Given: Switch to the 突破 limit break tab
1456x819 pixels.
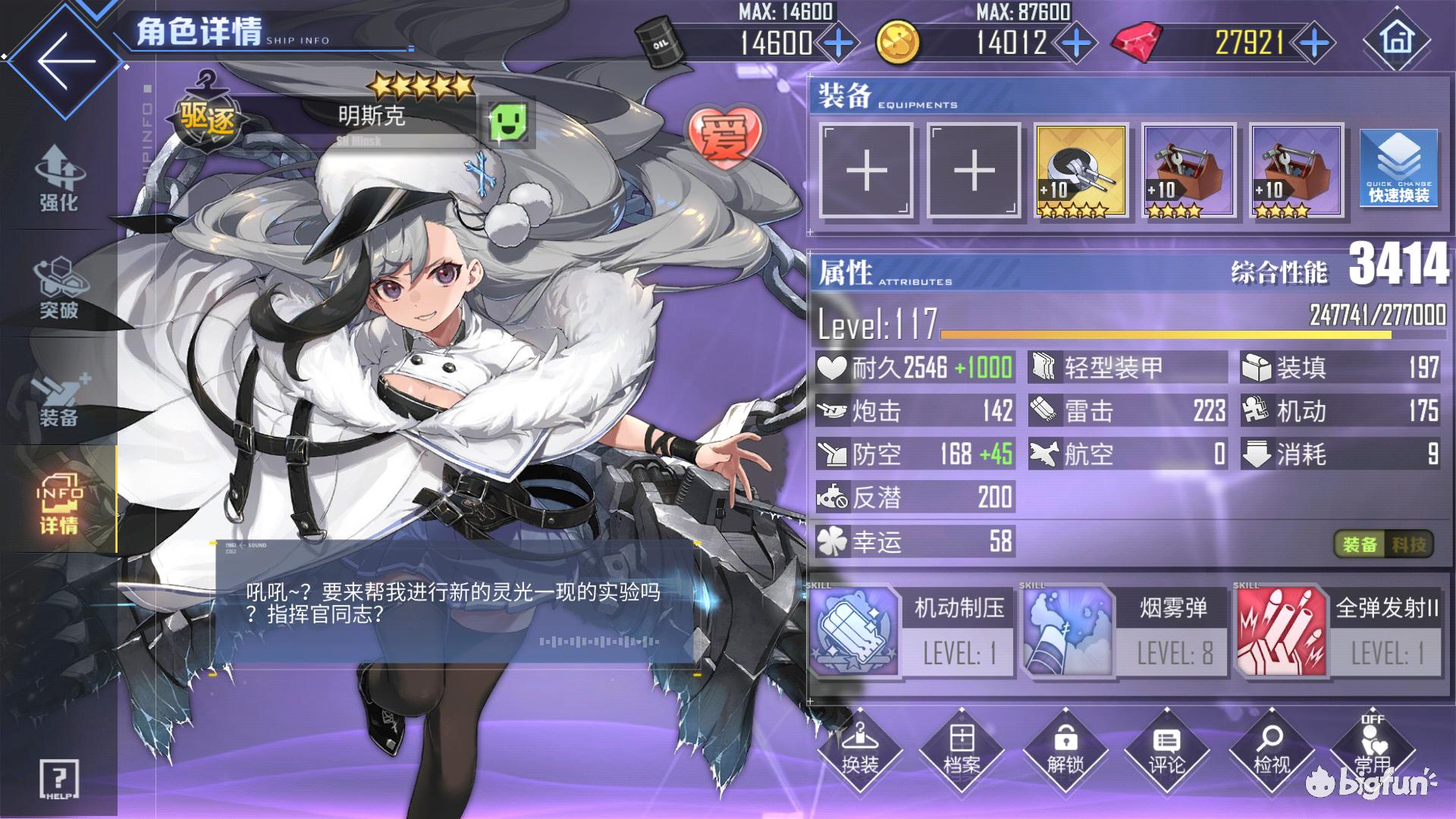Looking at the screenshot, I should point(58,288).
